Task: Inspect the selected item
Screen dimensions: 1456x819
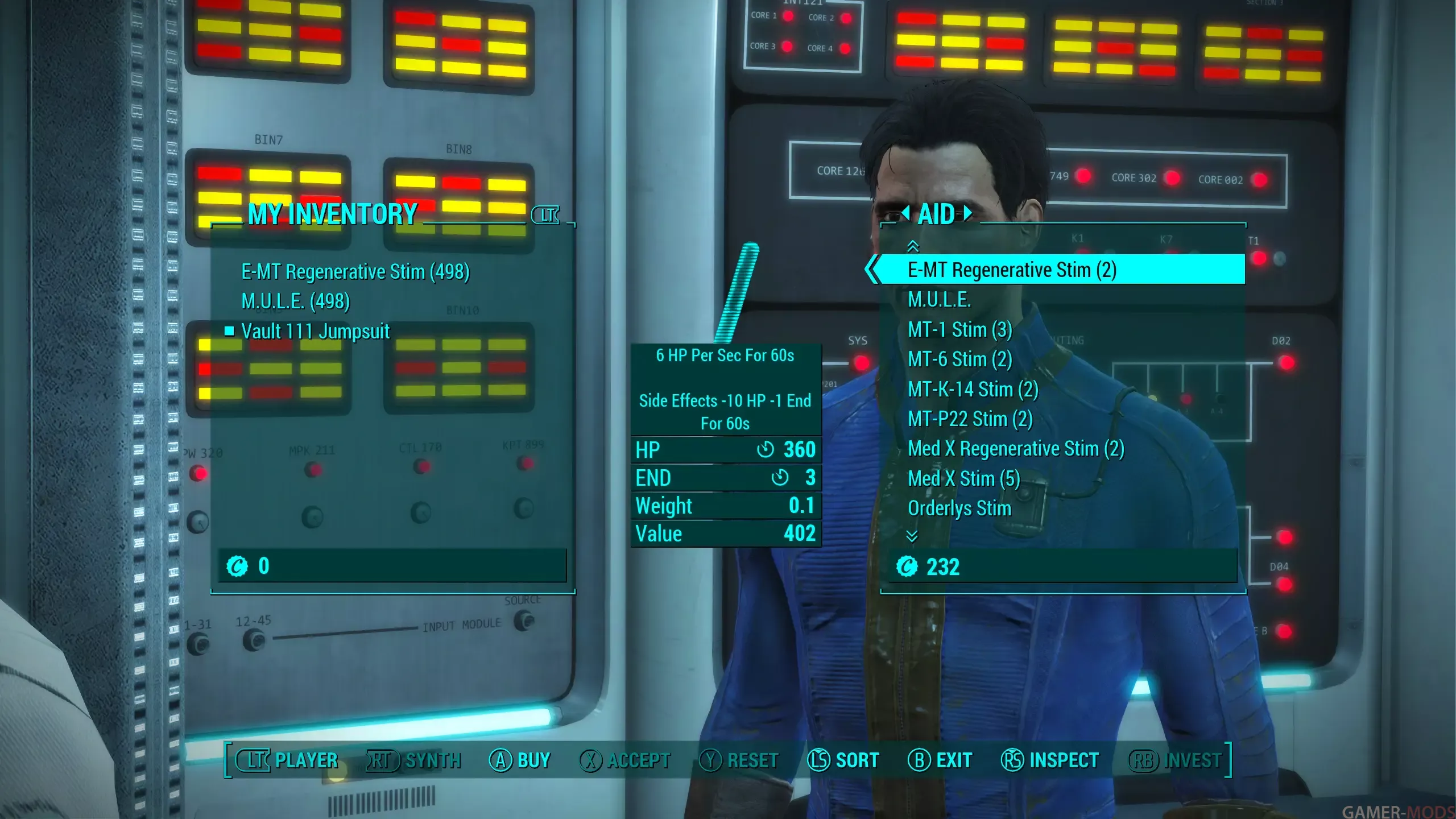Action: (1049, 760)
